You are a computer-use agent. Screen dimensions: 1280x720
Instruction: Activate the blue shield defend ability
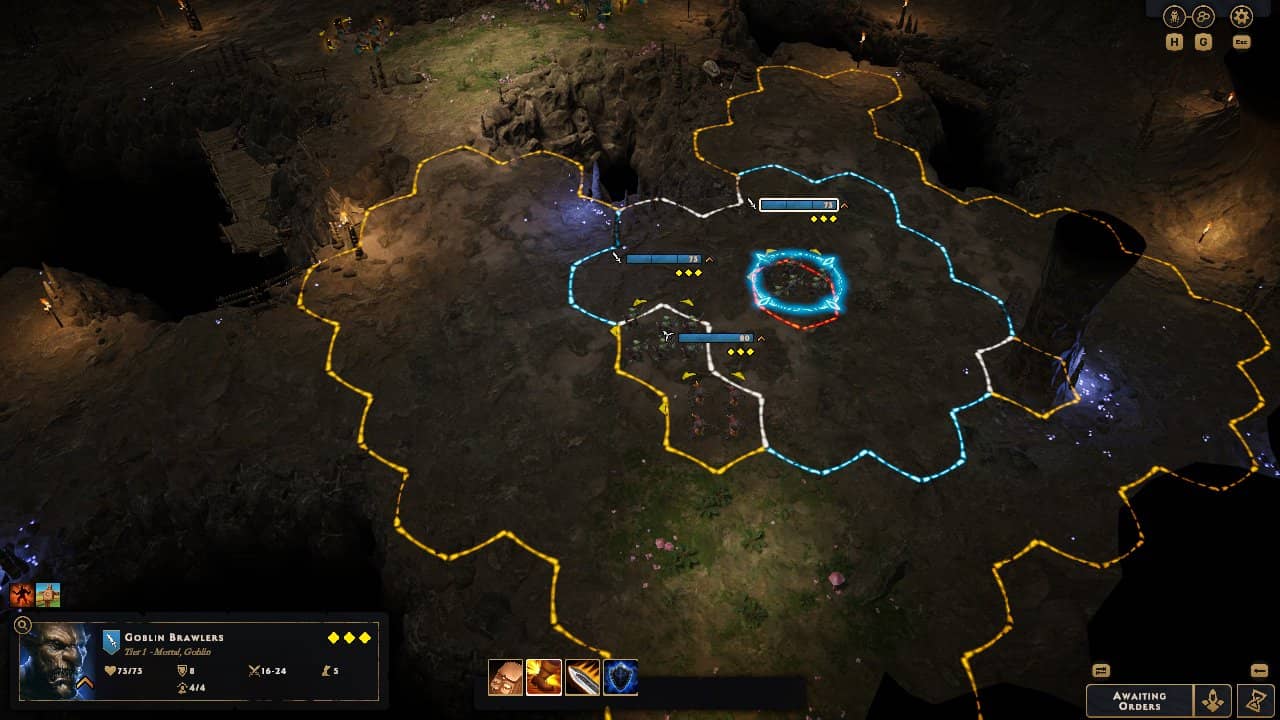coord(620,677)
